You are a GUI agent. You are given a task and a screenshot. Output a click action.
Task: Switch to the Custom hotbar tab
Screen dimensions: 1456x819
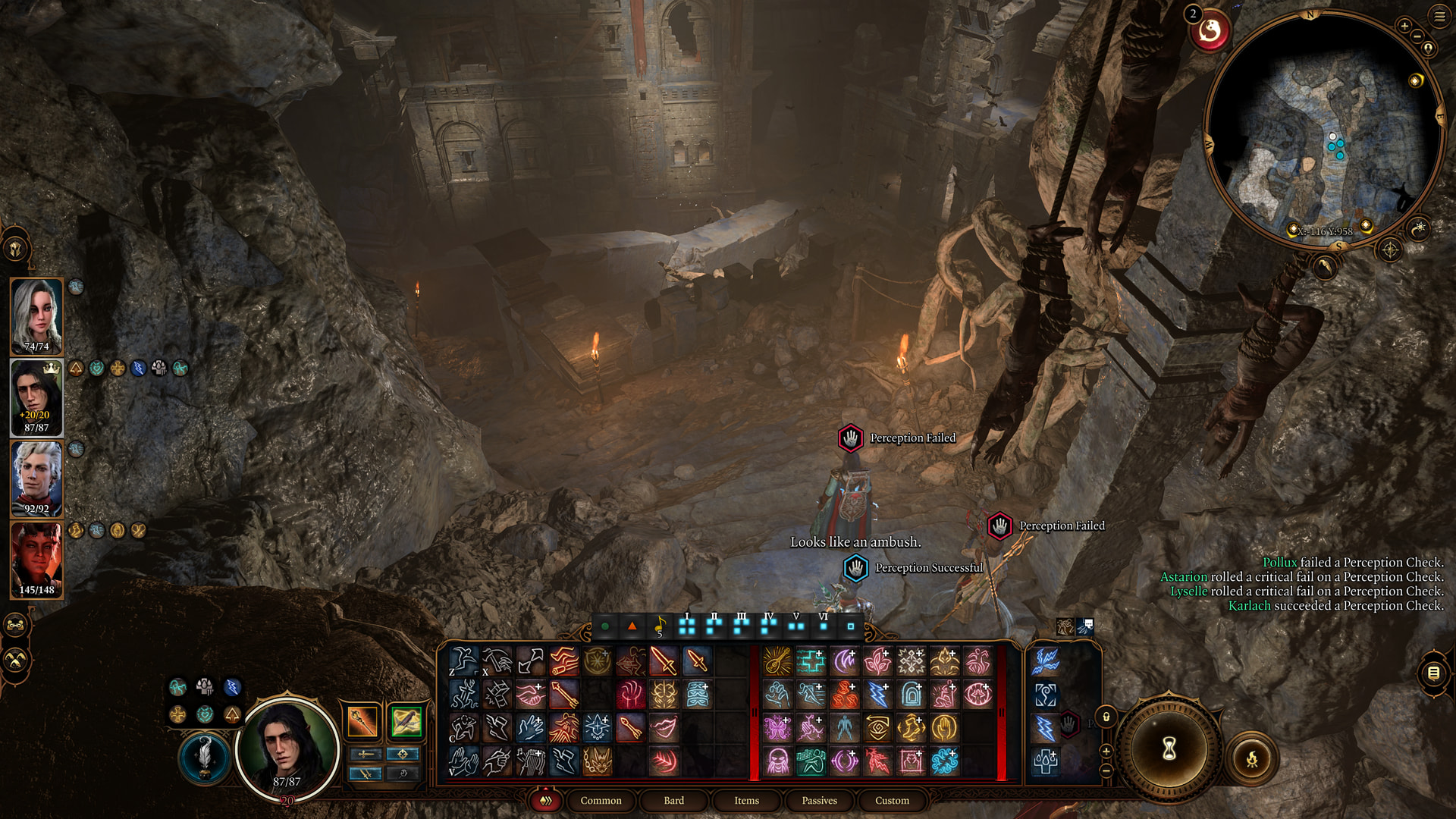[x=892, y=801]
